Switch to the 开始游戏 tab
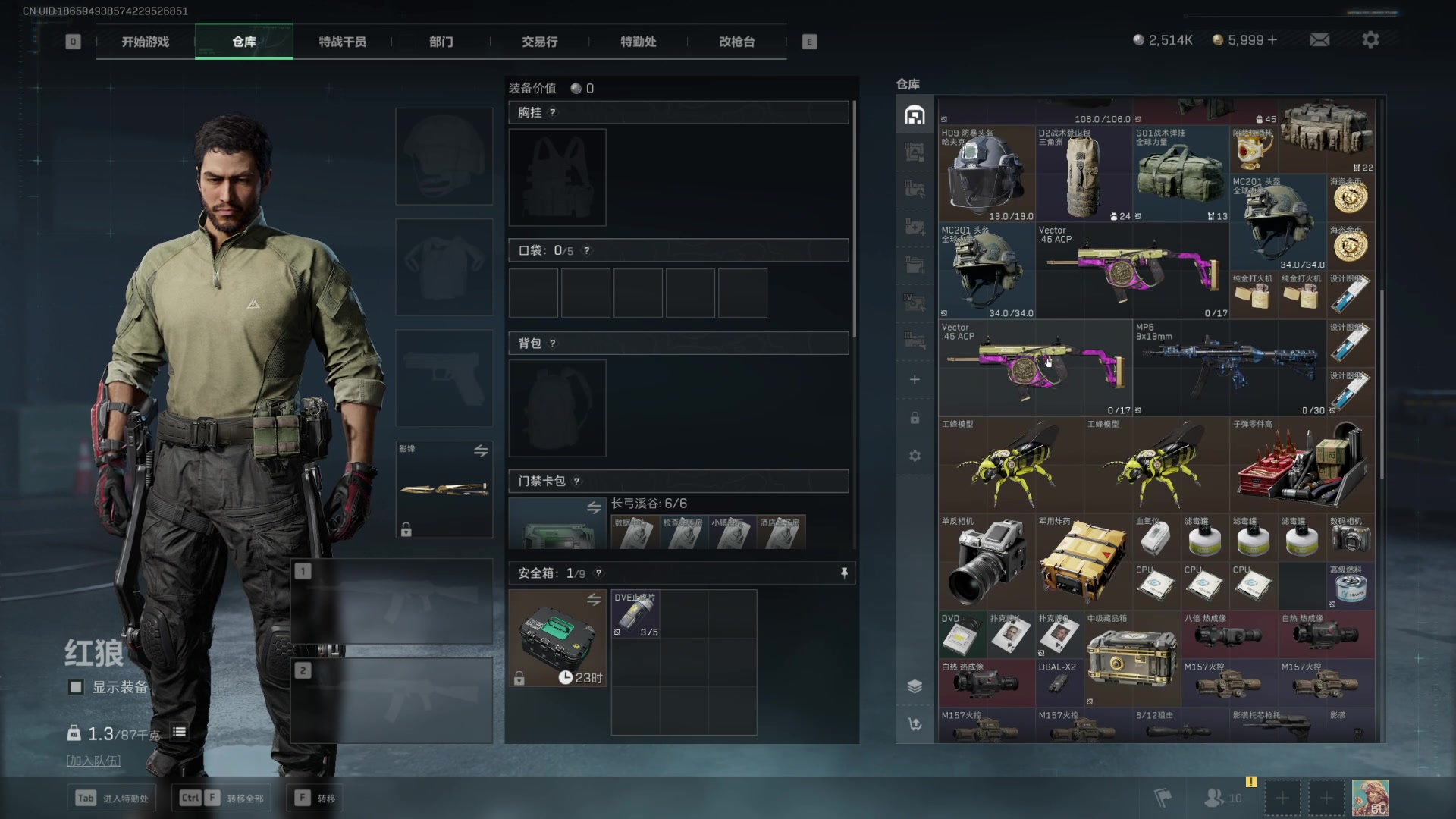This screenshot has height=819, width=1456. (x=146, y=42)
